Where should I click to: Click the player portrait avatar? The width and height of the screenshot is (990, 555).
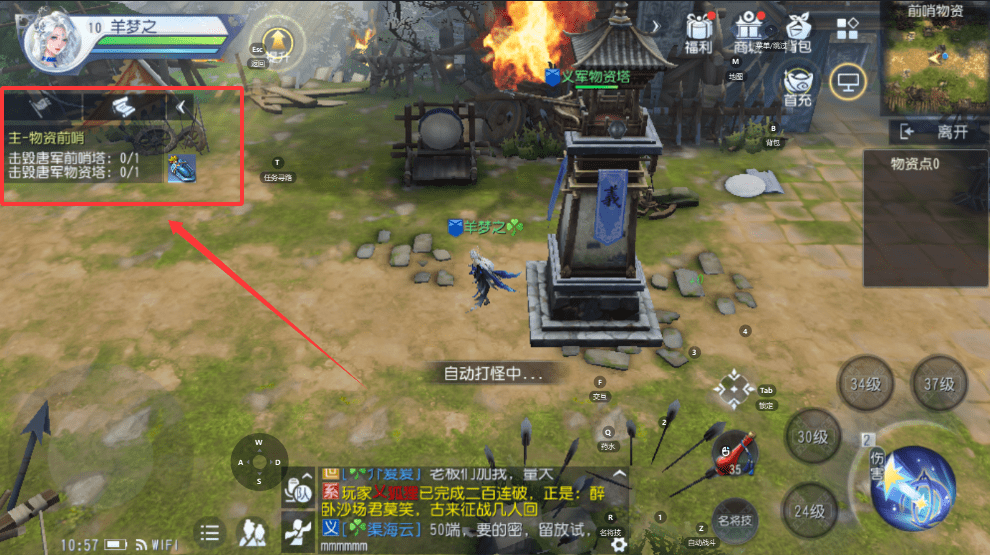pyautogui.click(x=52, y=43)
